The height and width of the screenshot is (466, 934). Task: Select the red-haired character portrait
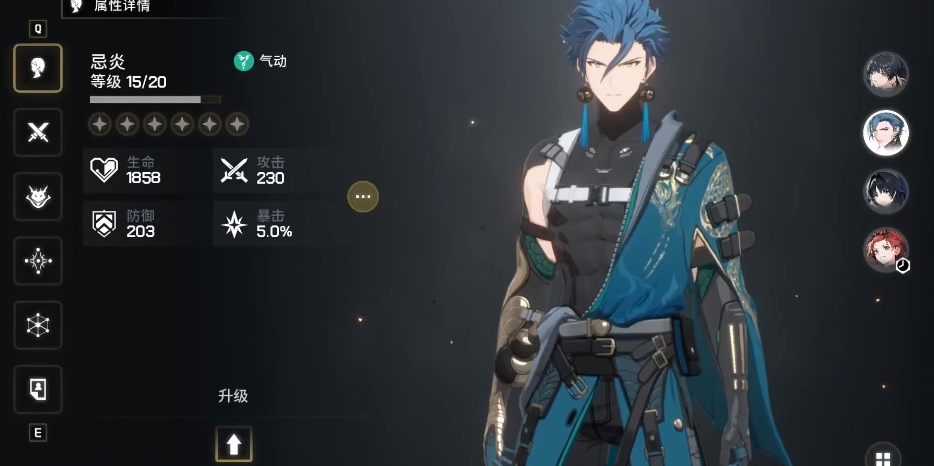tap(885, 250)
